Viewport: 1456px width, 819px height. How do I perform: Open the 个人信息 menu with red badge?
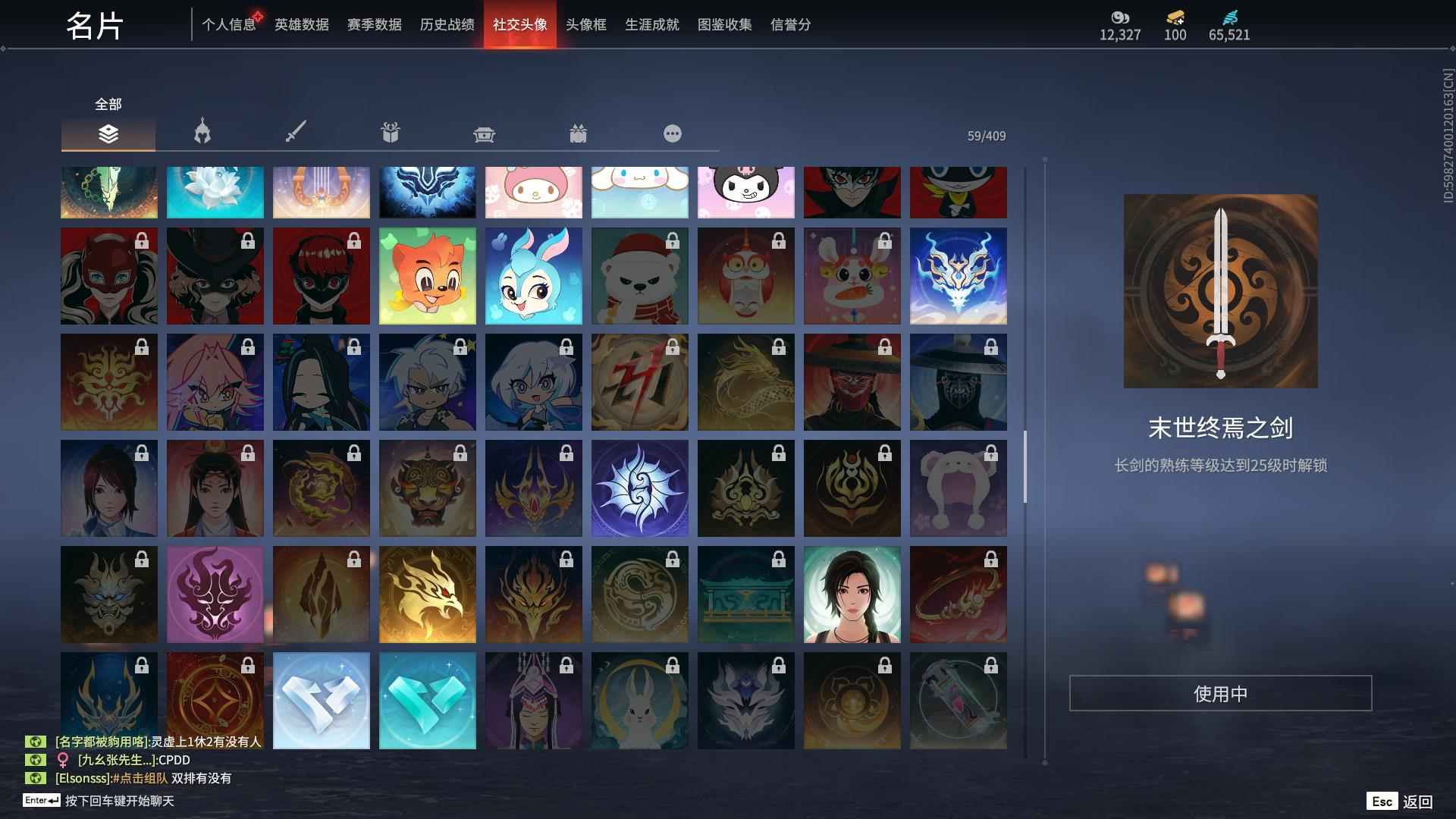[x=229, y=24]
